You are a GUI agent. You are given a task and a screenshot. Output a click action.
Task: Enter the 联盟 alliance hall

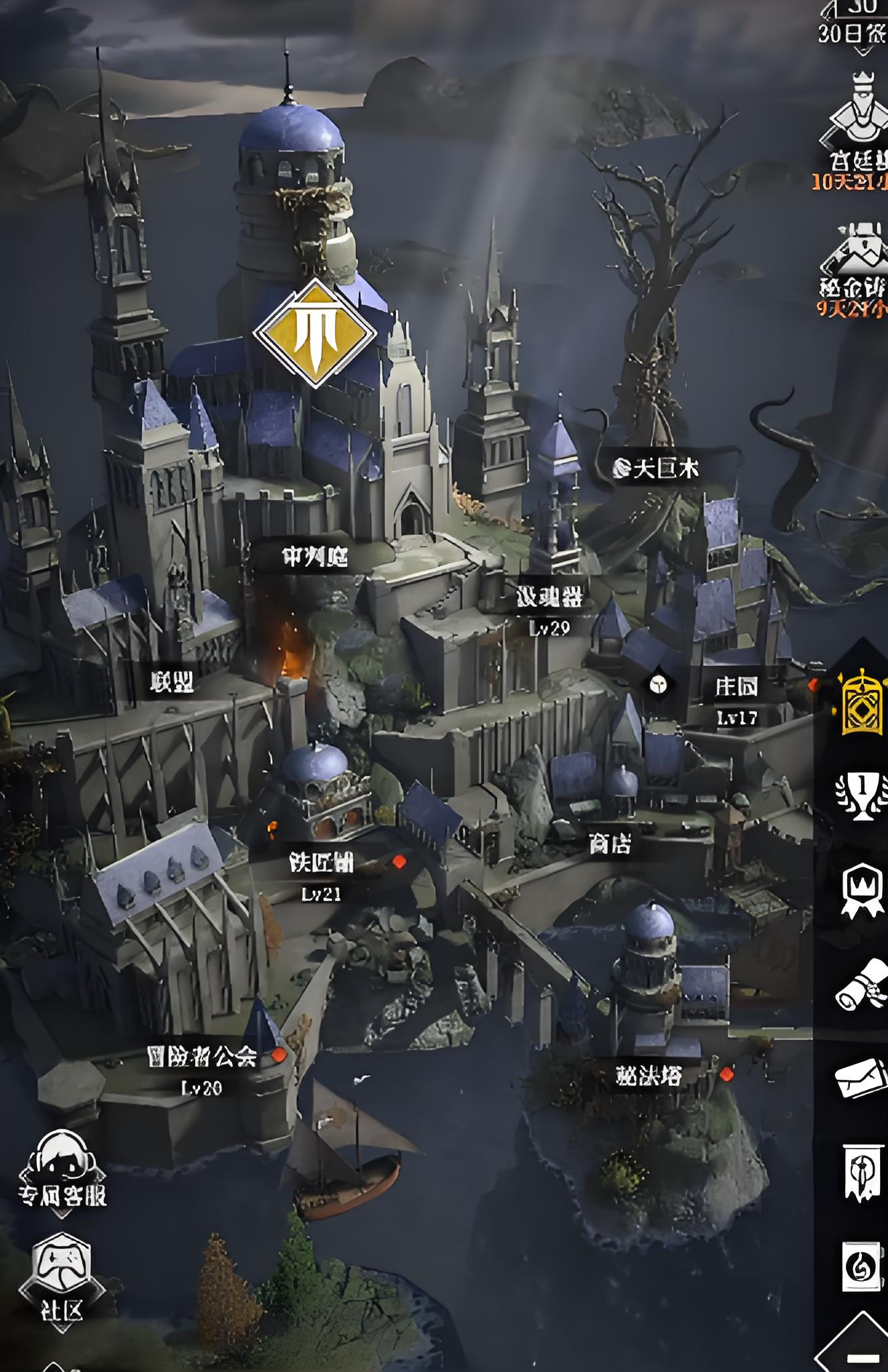pos(173,682)
